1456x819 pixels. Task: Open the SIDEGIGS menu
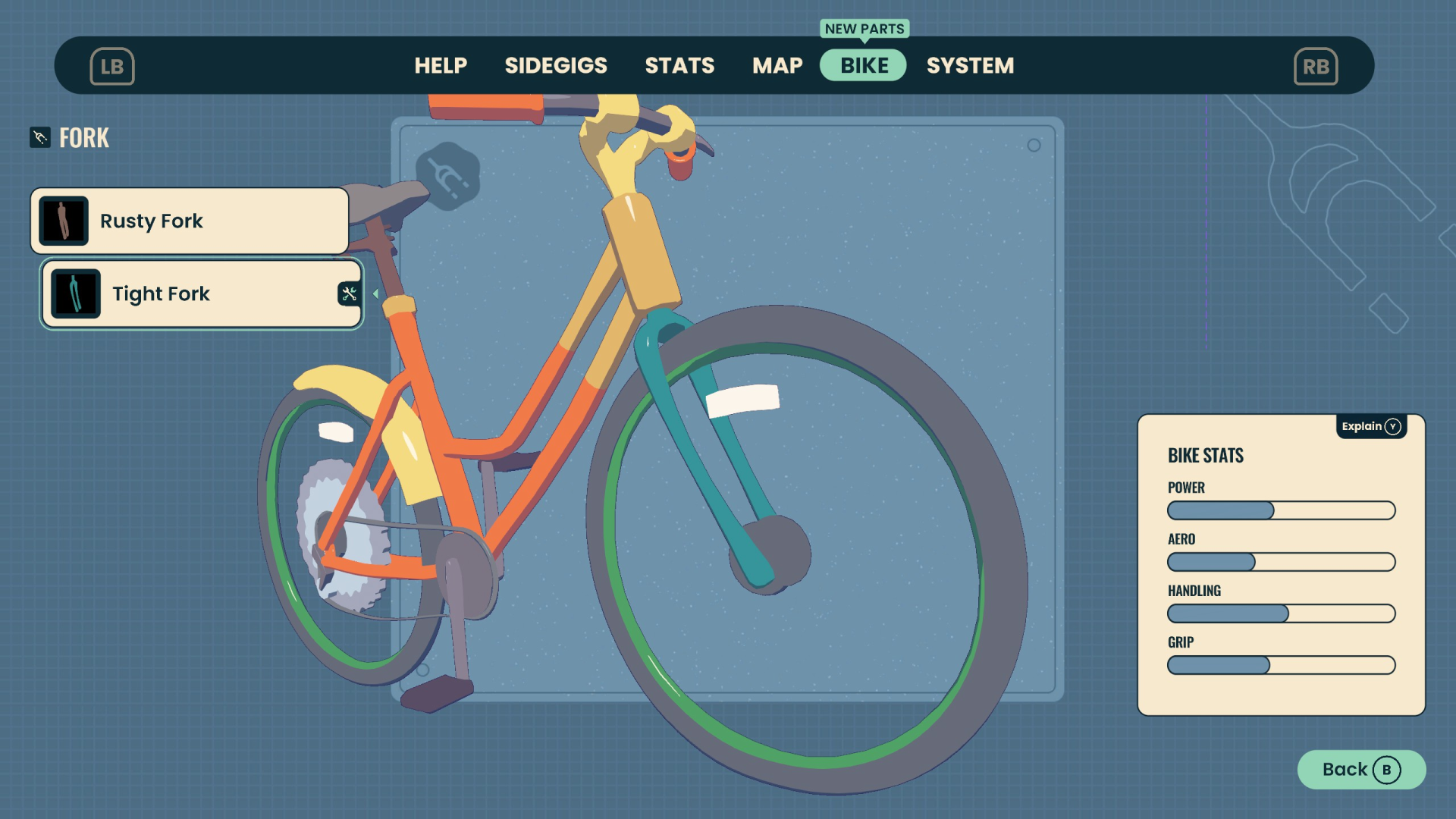point(556,66)
